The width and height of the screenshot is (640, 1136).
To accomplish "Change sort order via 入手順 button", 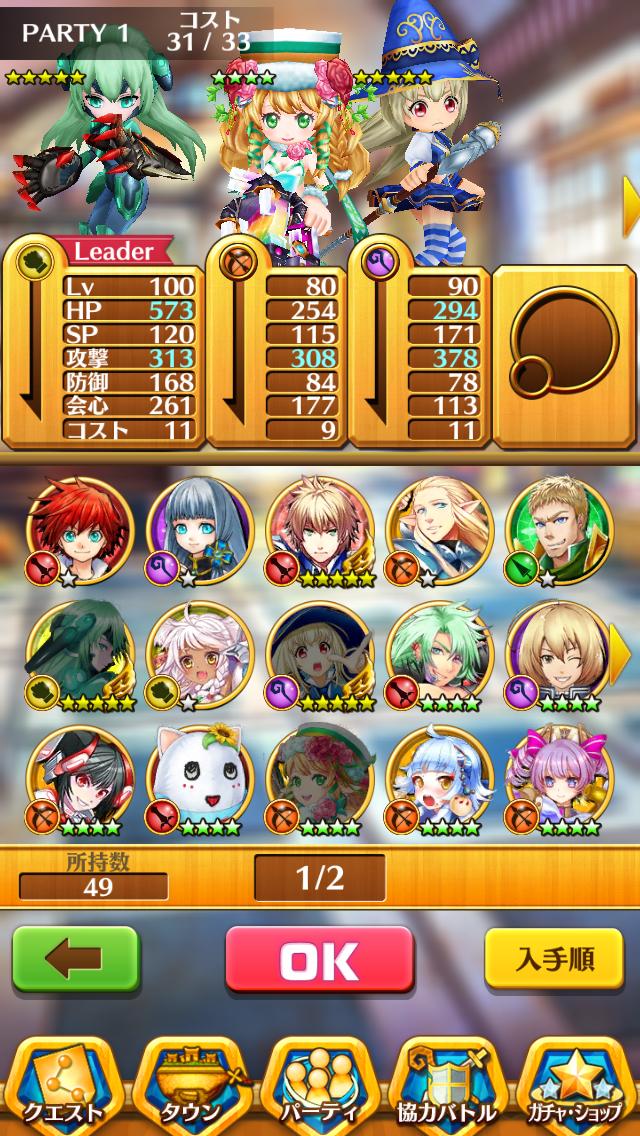I will pos(556,960).
